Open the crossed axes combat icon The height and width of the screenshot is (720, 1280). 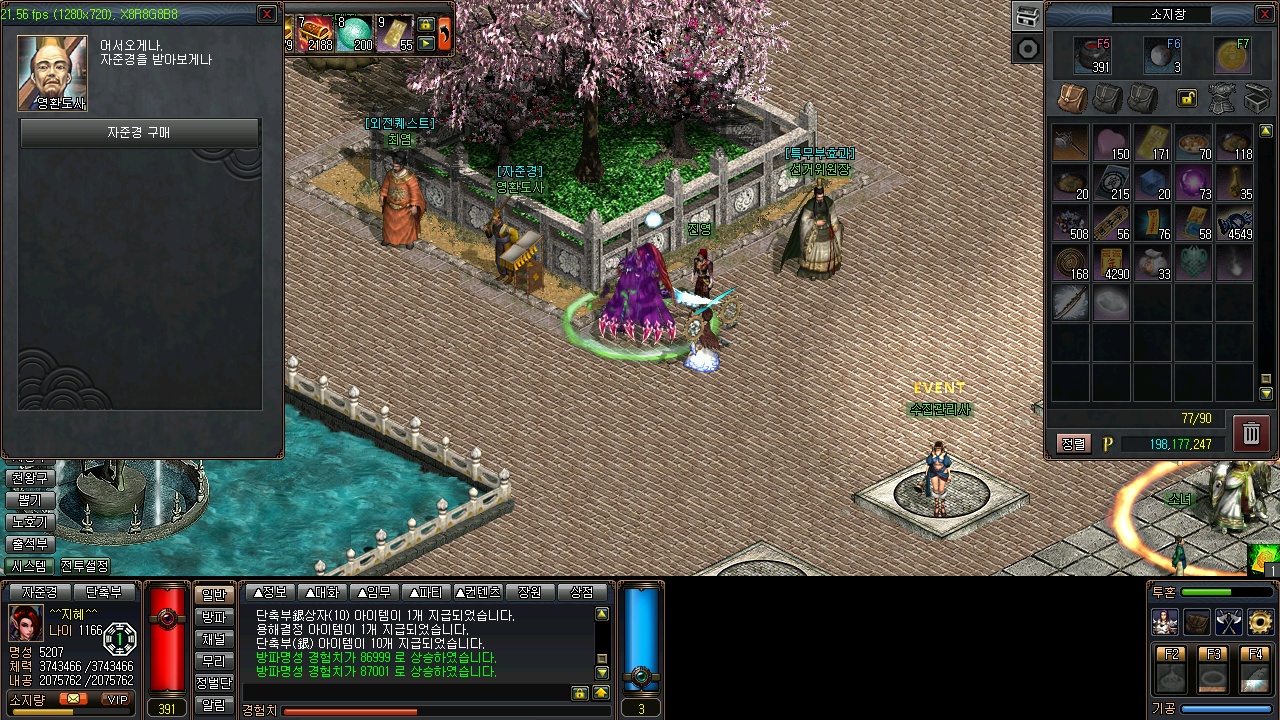click(x=1229, y=622)
